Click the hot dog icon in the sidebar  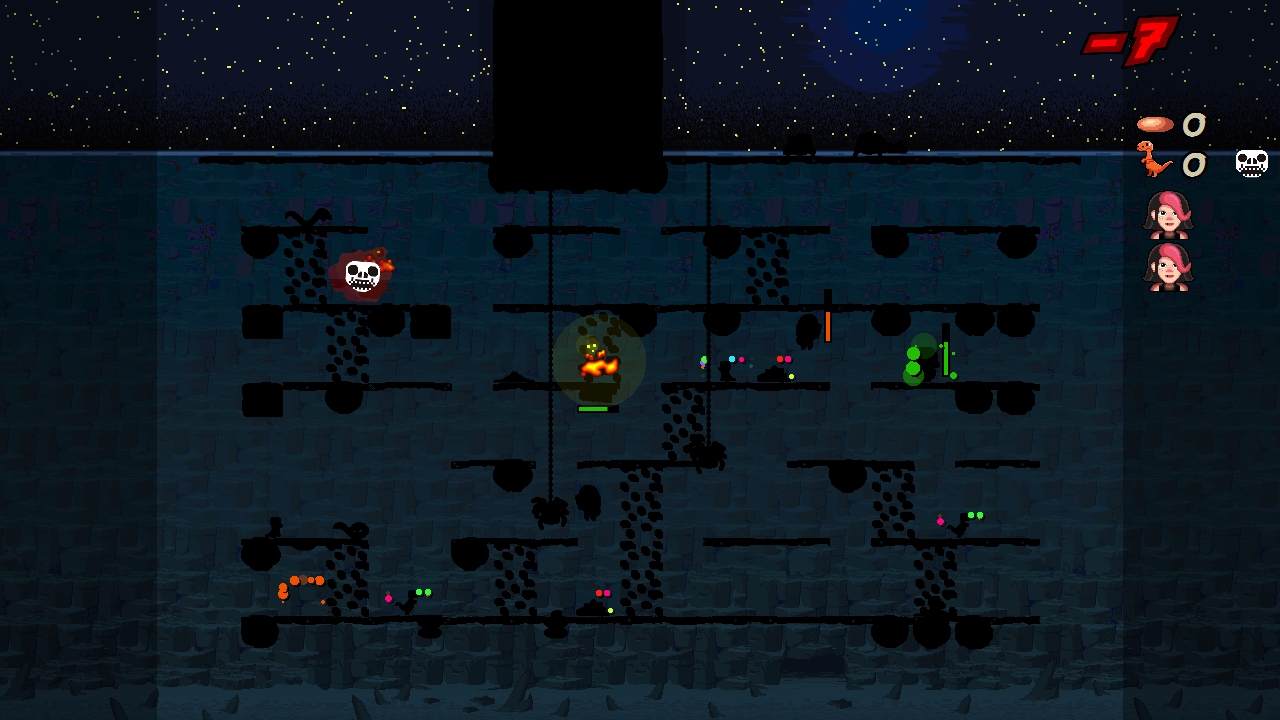click(x=1155, y=123)
